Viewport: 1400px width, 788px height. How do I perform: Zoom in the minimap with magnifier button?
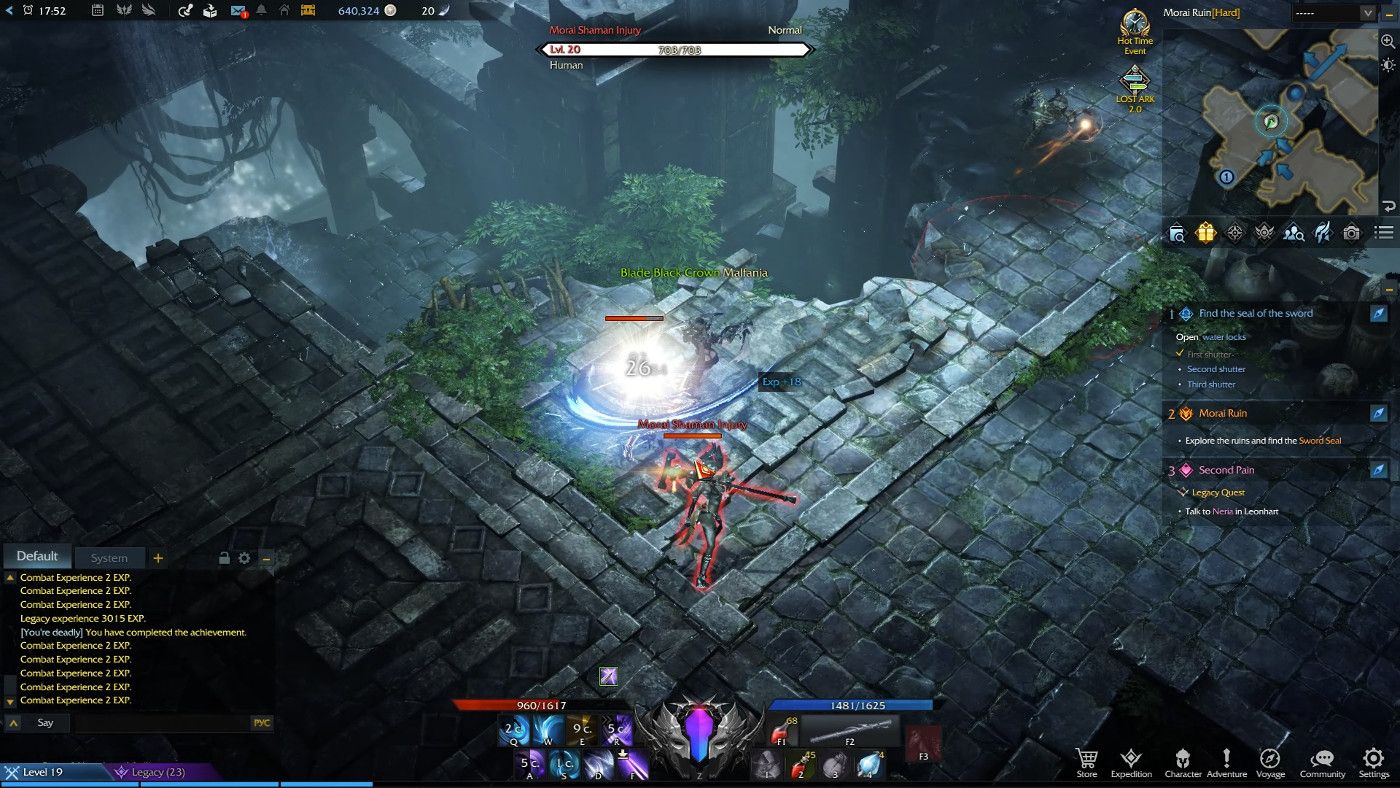point(1387,41)
